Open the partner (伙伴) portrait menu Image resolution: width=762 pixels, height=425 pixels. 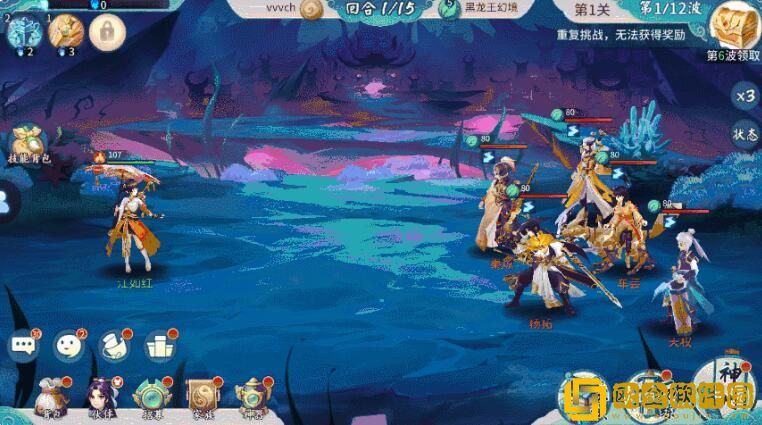click(x=101, y=397)
